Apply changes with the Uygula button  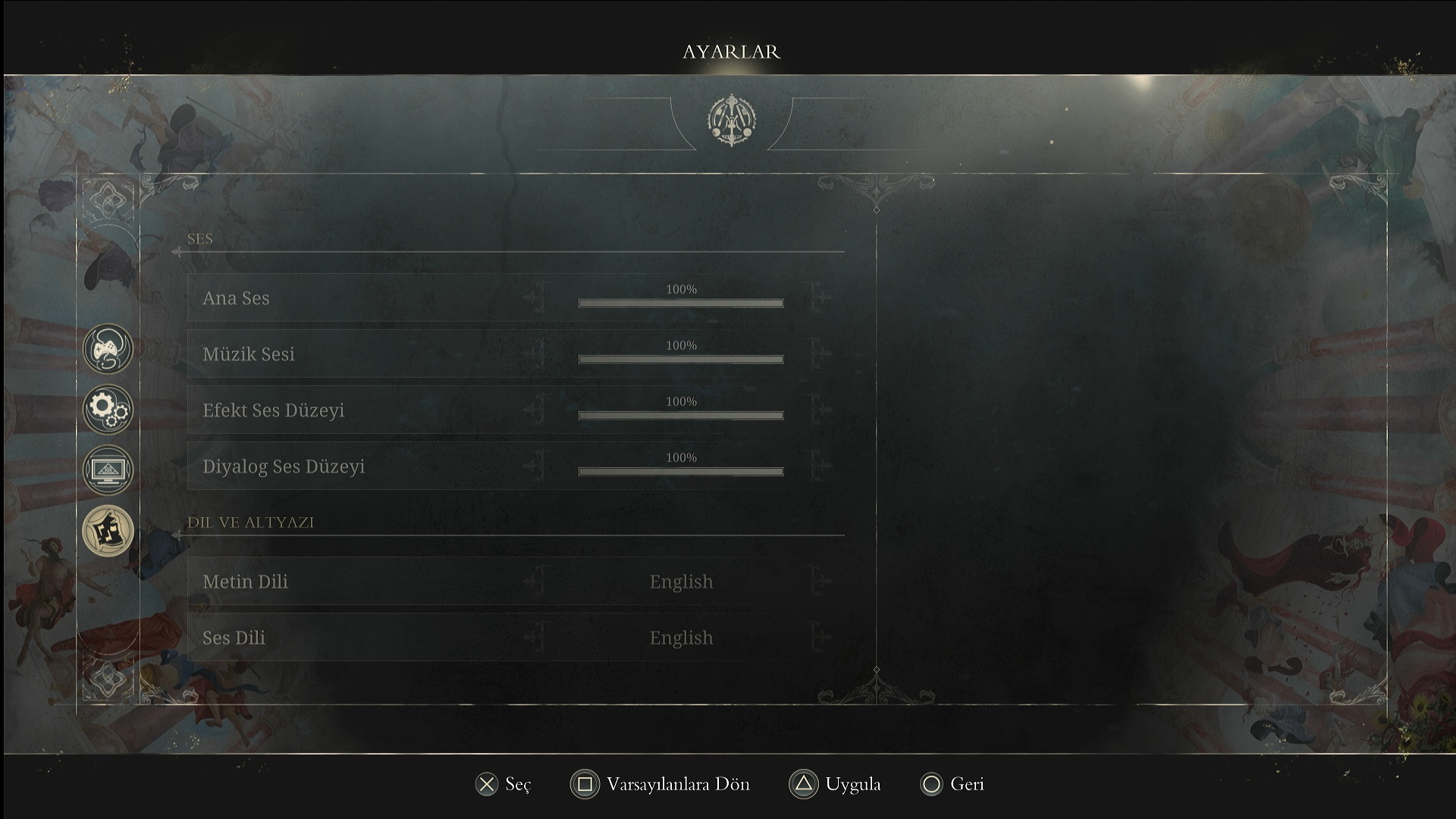pyautogui.click(x=835, y=784)
